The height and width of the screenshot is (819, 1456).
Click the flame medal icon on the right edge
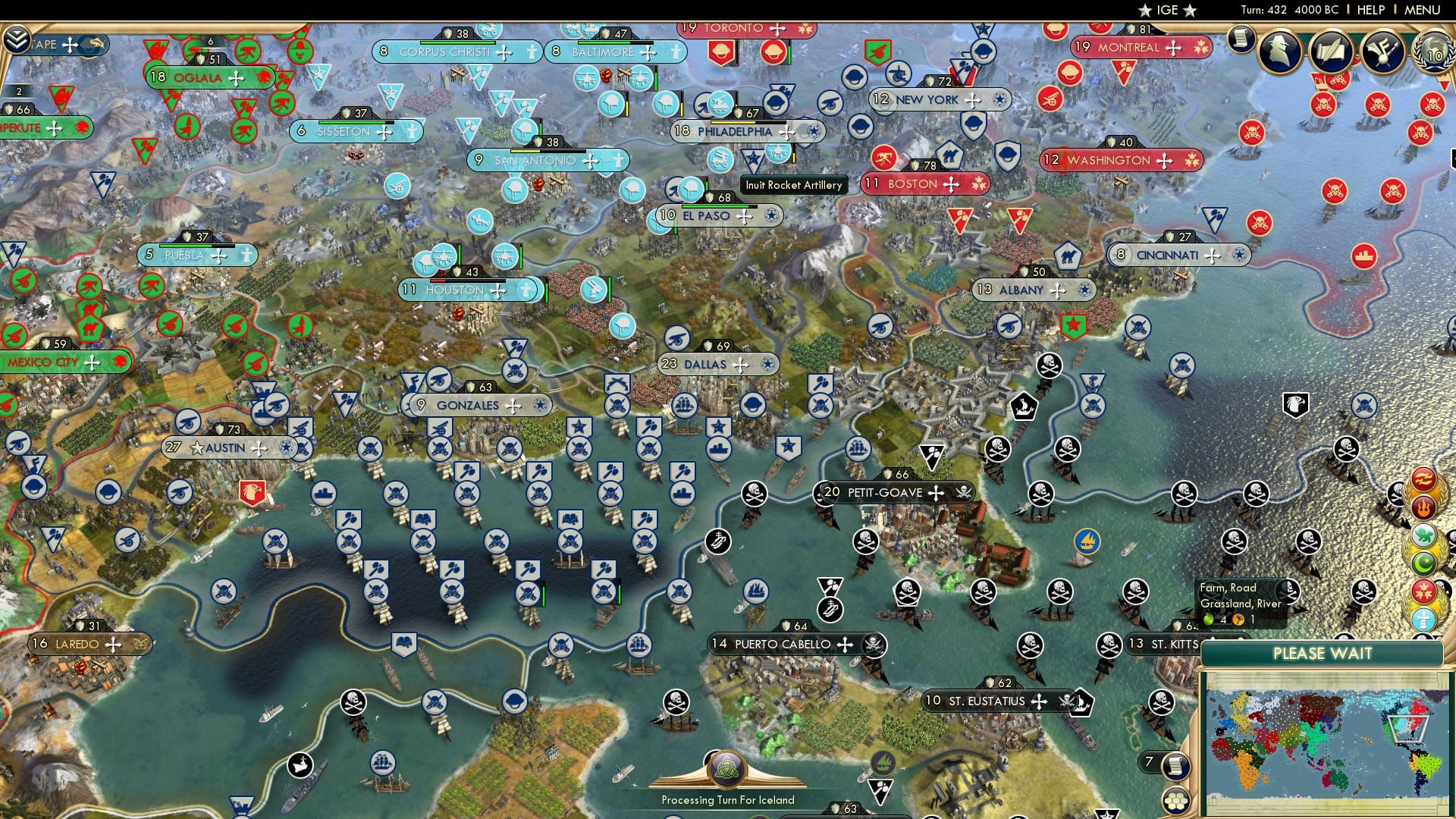(x=1424, y=506)
